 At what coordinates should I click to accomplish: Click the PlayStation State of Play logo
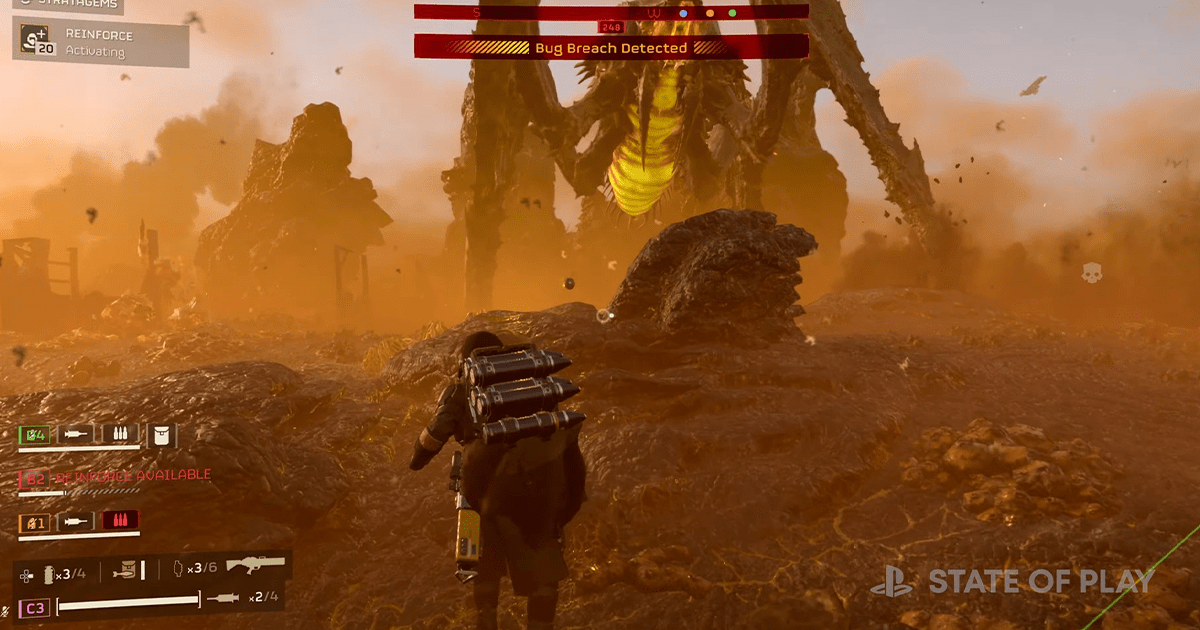[1011, 580]
